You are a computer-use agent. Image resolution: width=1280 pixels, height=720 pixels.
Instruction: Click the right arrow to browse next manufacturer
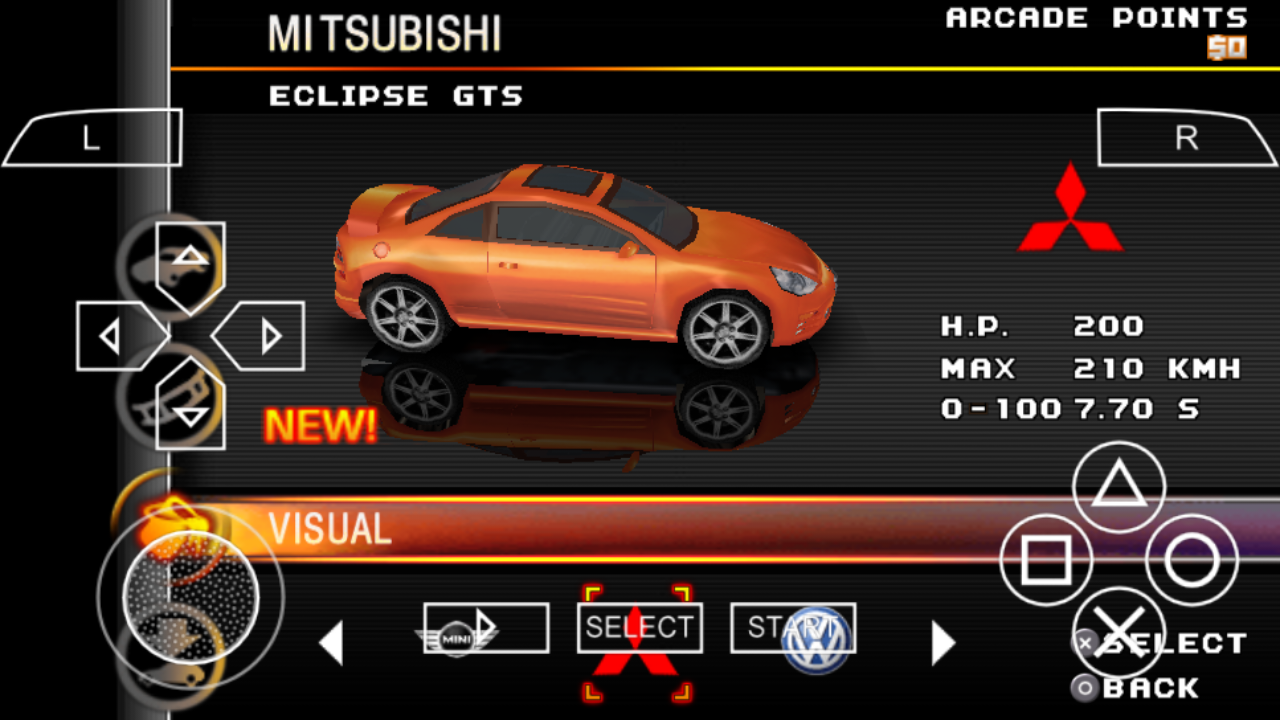942,643
